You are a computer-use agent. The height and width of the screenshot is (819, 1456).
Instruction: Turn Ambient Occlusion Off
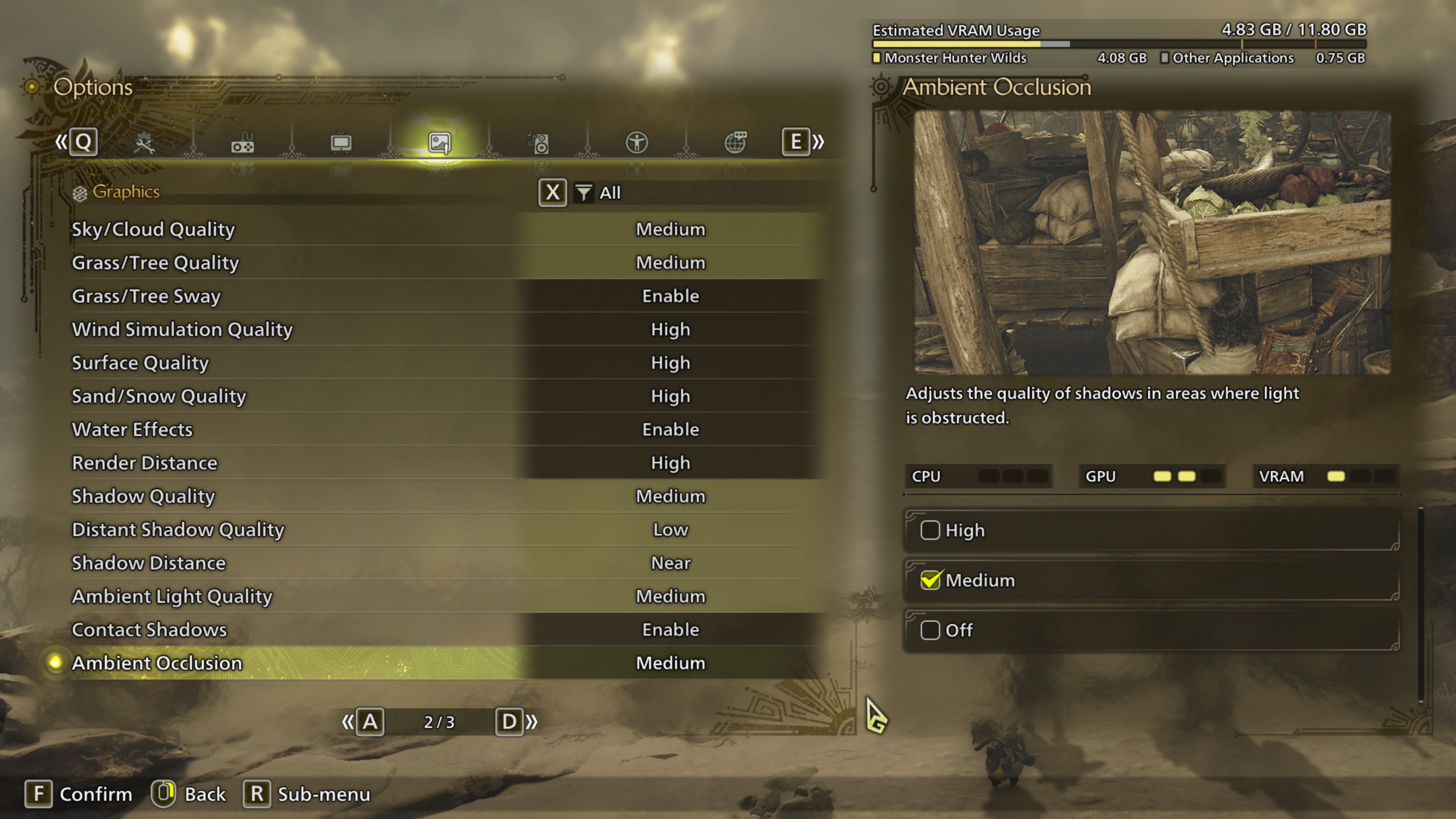[x=1151, y=630]
